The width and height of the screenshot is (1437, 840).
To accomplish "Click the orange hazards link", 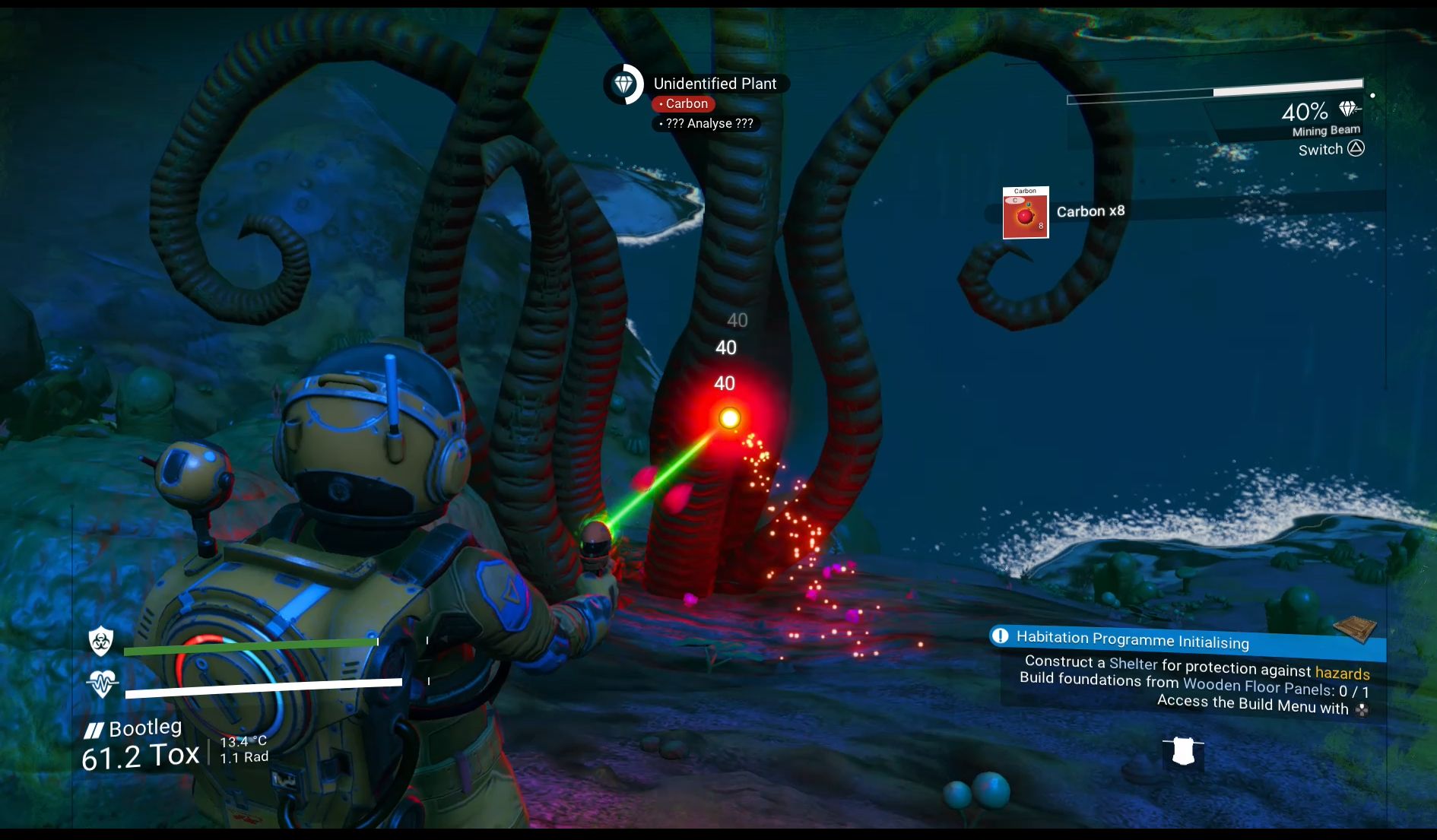I will pos(1341,674).
